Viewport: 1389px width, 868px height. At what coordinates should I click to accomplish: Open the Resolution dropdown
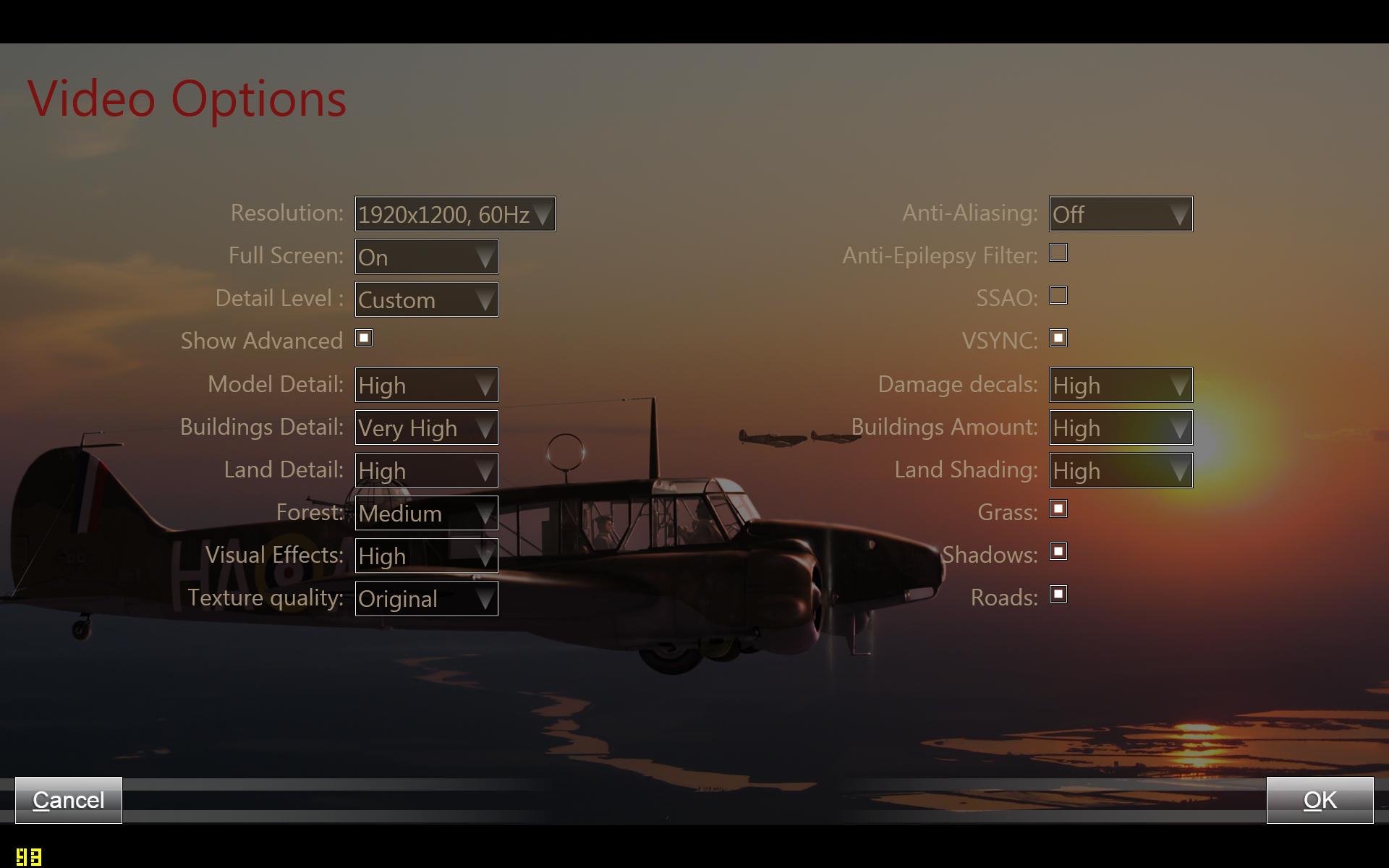455,214
